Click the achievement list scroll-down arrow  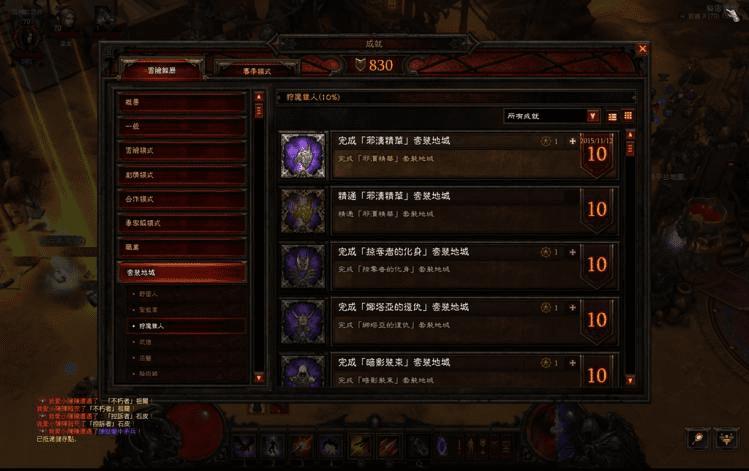coord(630,379)
